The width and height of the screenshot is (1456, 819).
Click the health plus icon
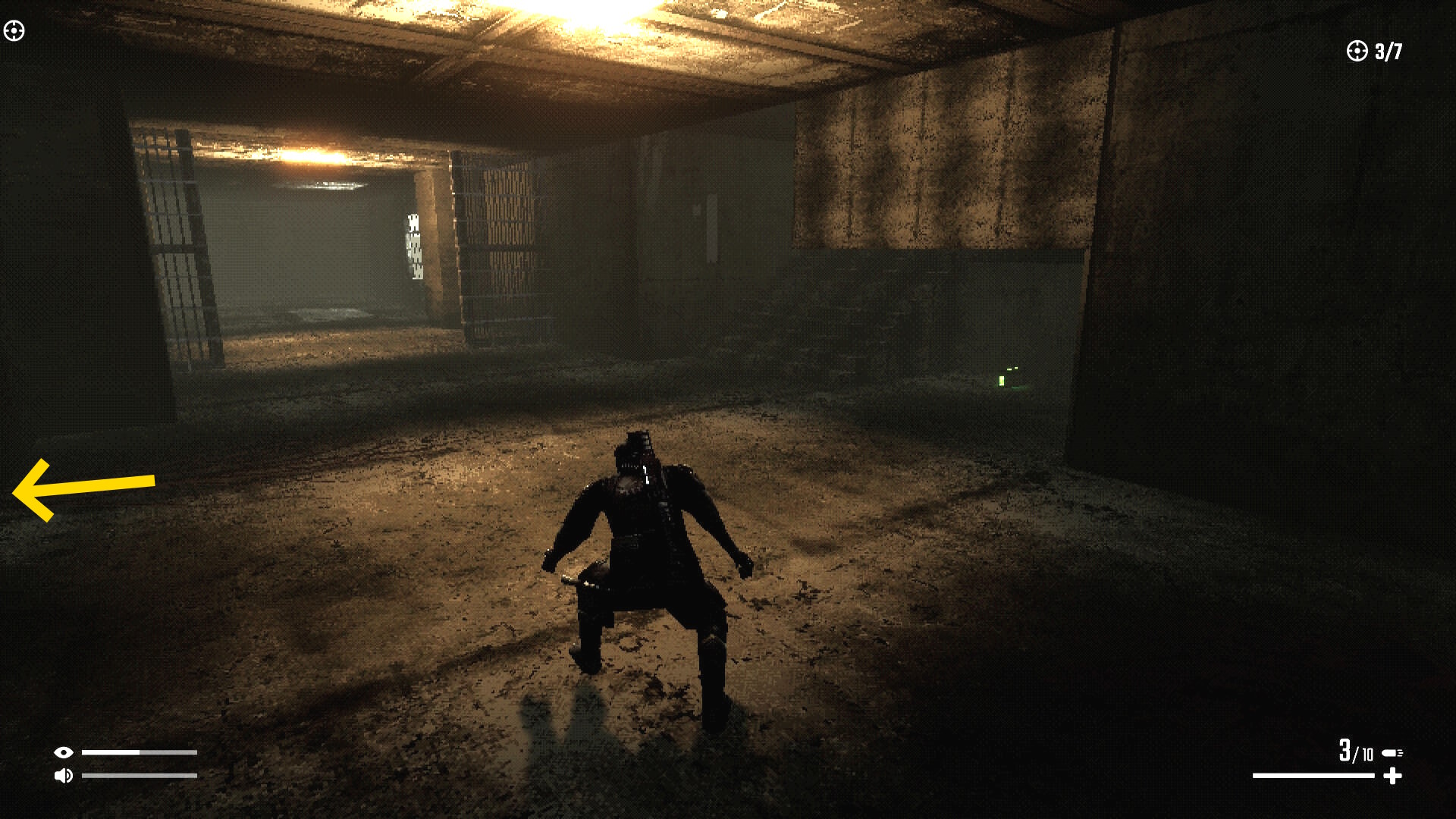click(x=1392, y=776)
